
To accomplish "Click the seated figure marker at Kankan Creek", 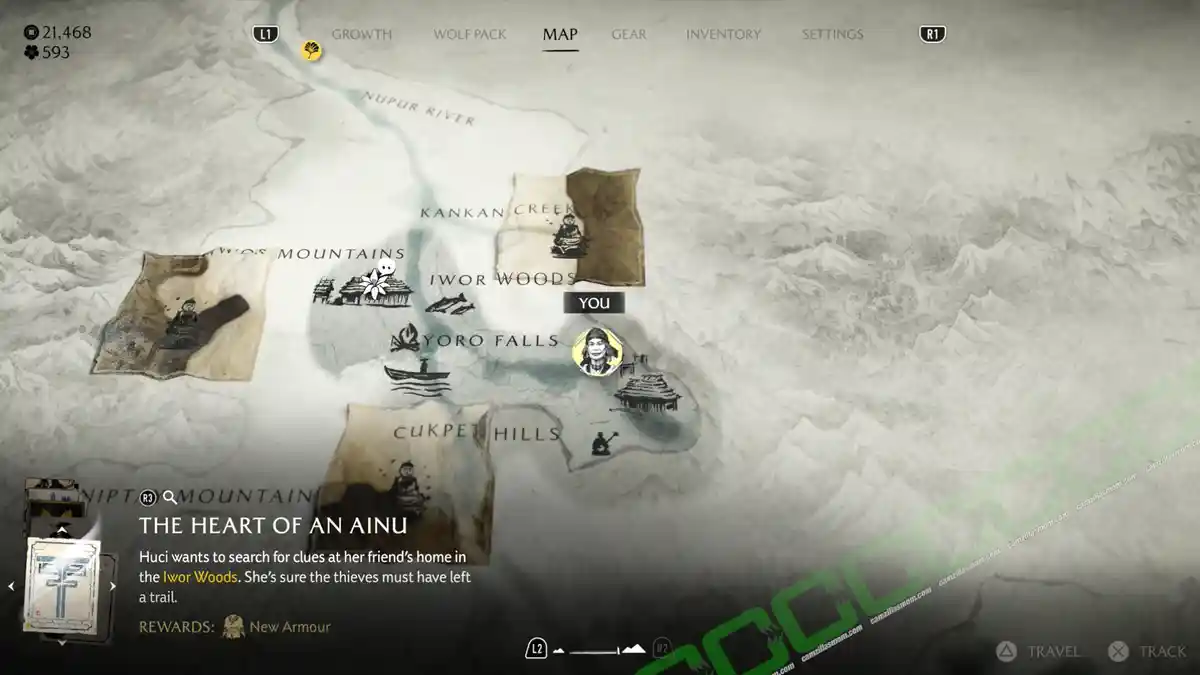I will (569, 236).
